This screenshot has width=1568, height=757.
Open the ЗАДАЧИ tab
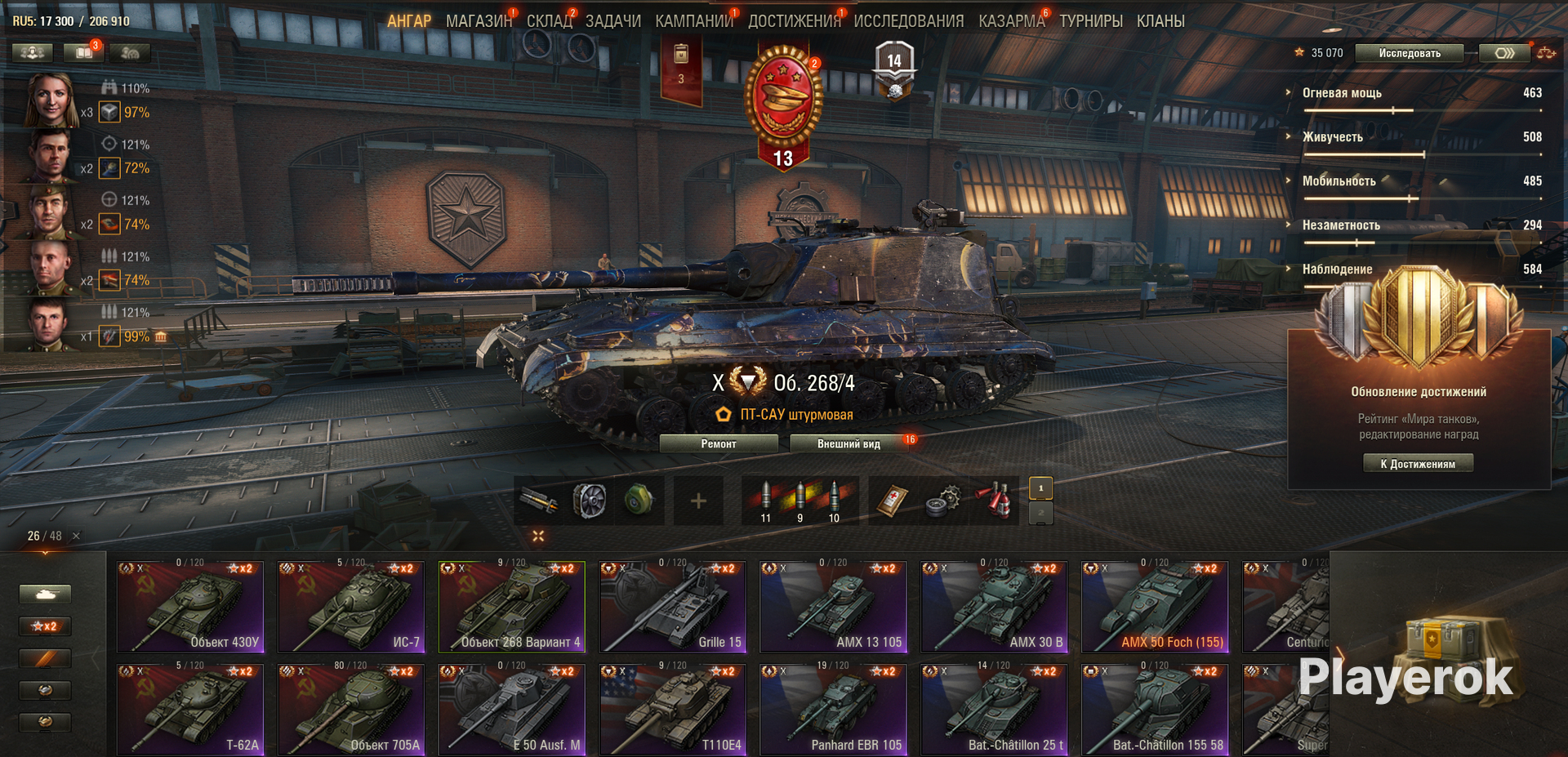pyautogui.click(x=612, y=21)
